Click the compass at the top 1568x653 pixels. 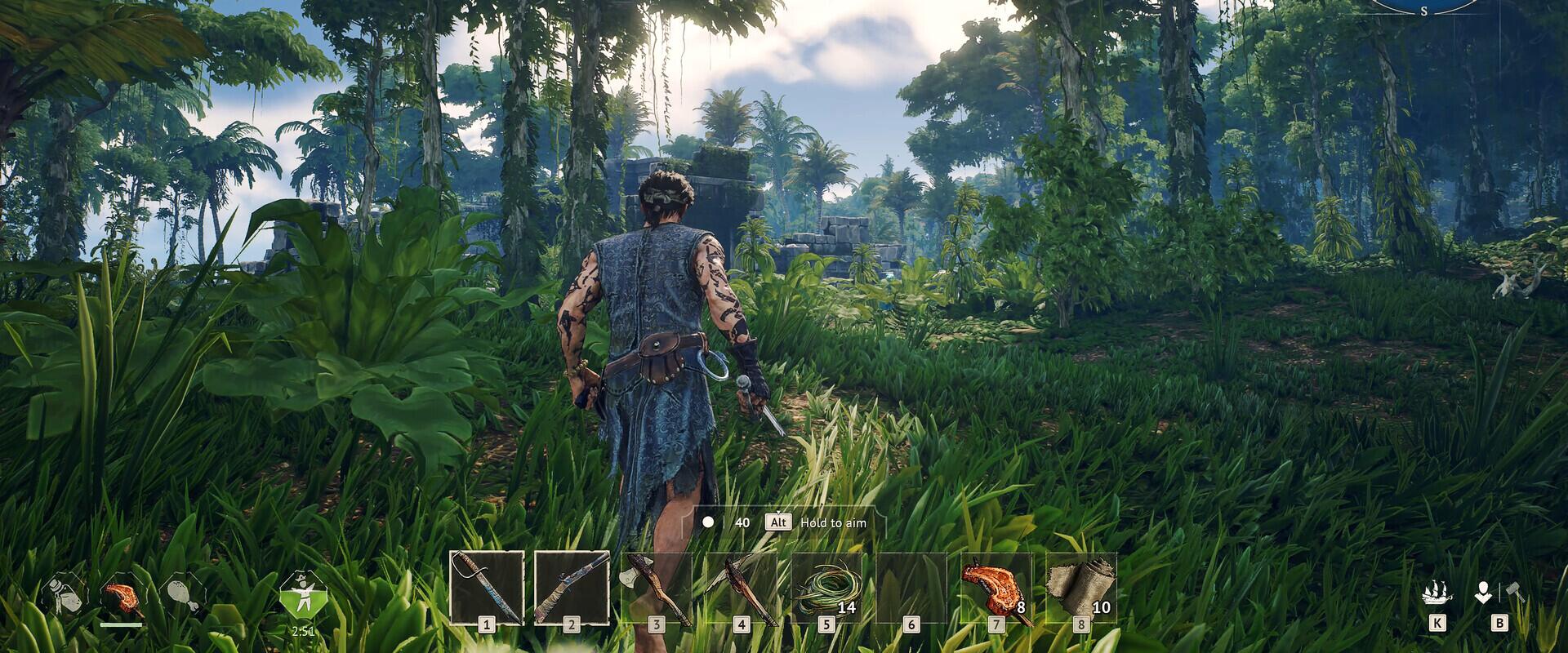pyautogui.click(x=1423, y=7)
